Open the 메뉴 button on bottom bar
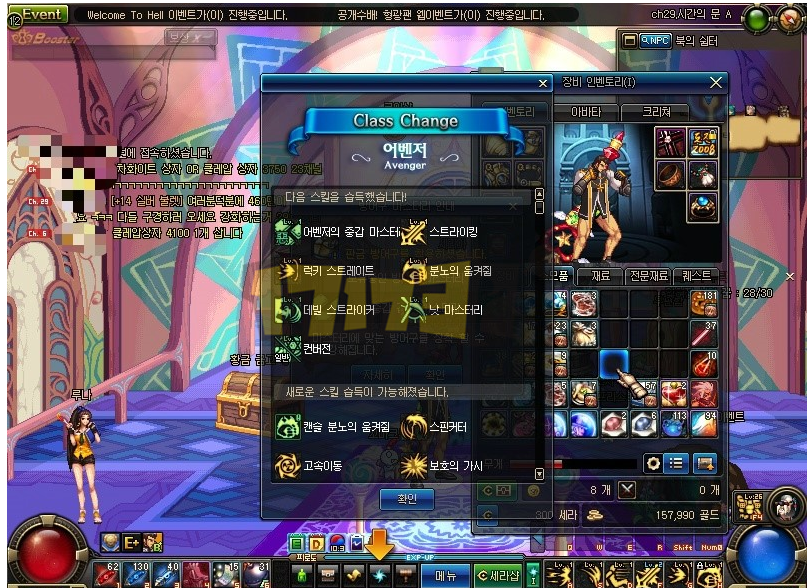The width and height of the screenshot is (810, 588). click(x=445, y=575)
